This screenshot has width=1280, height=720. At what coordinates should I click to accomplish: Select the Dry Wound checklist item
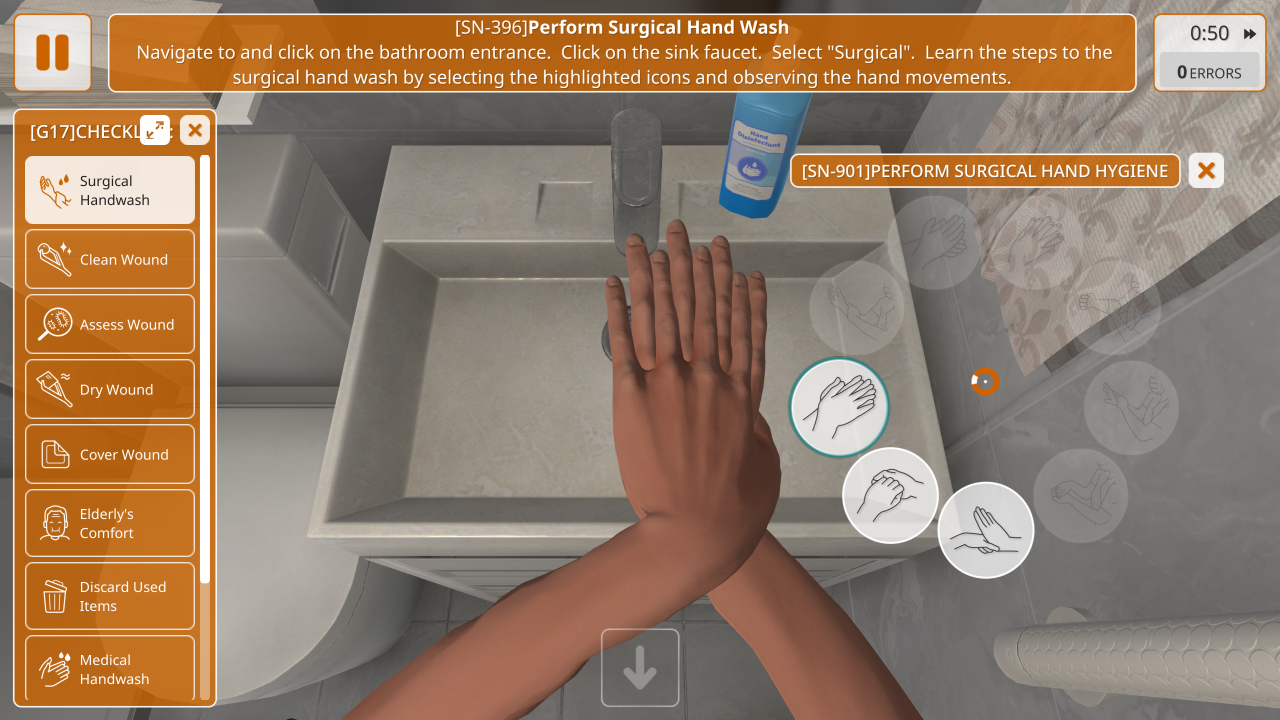[x=110, y=389]
